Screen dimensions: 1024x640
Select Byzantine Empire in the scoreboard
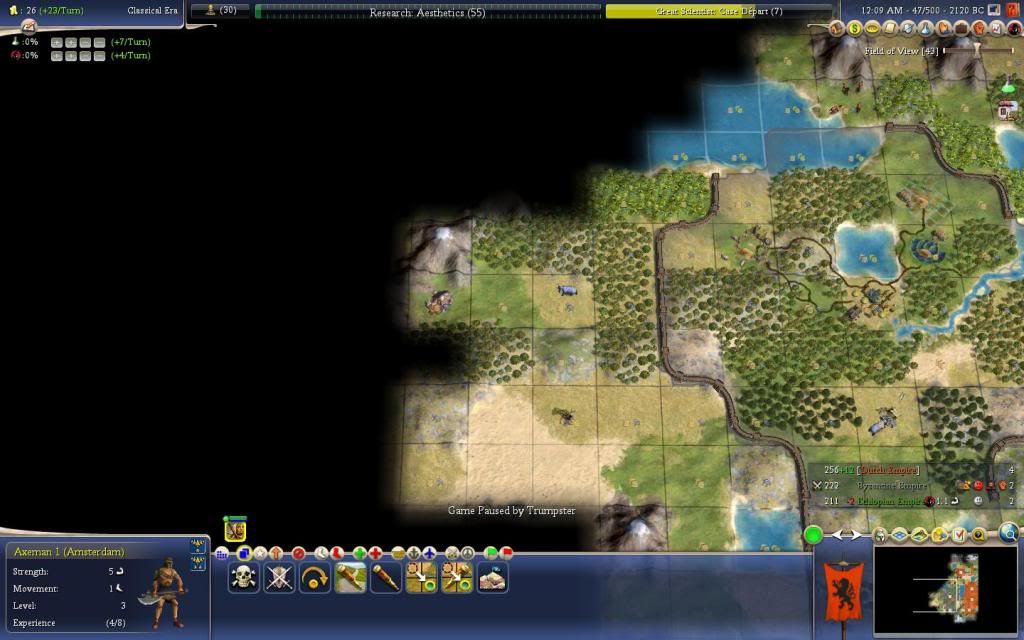point(881,485)
